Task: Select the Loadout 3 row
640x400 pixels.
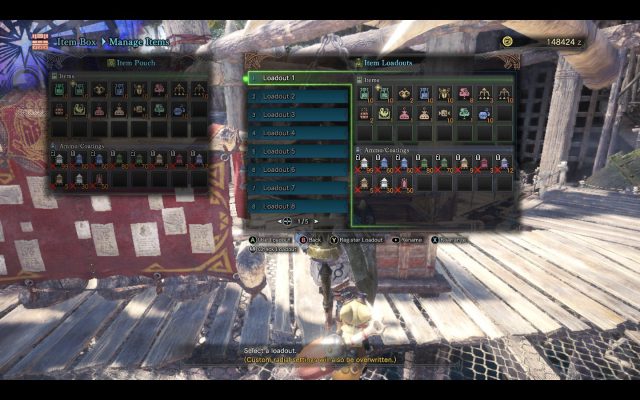Action: point(297,115)
